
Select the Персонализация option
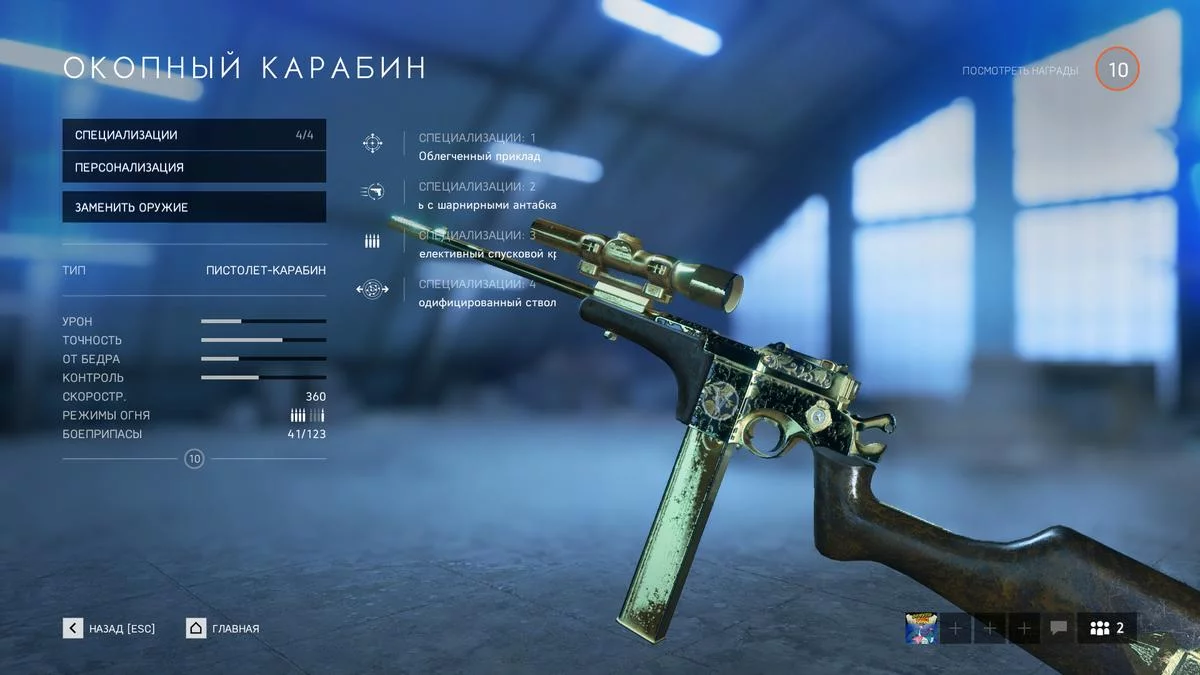(194, 167)
